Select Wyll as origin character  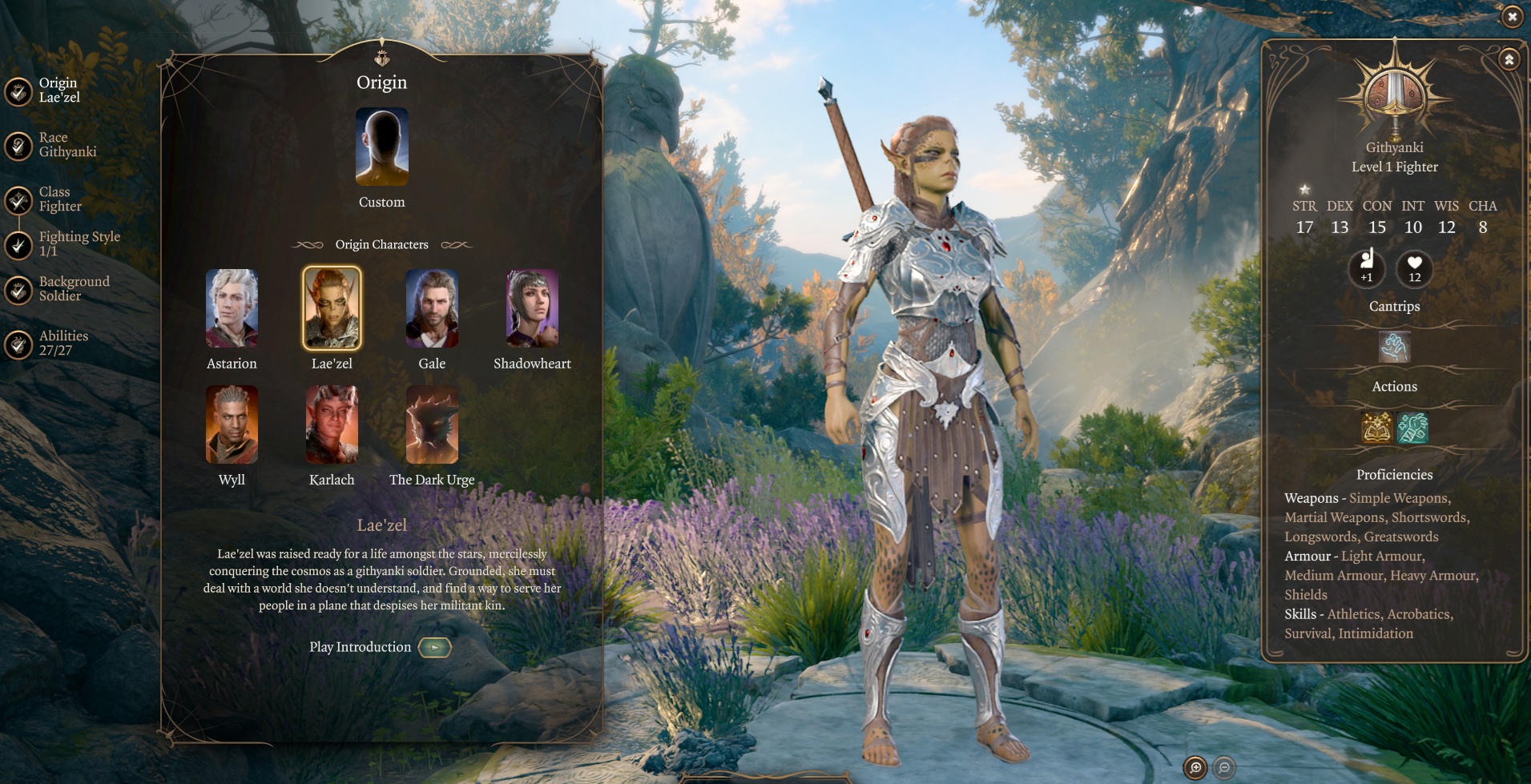(232, 424)
